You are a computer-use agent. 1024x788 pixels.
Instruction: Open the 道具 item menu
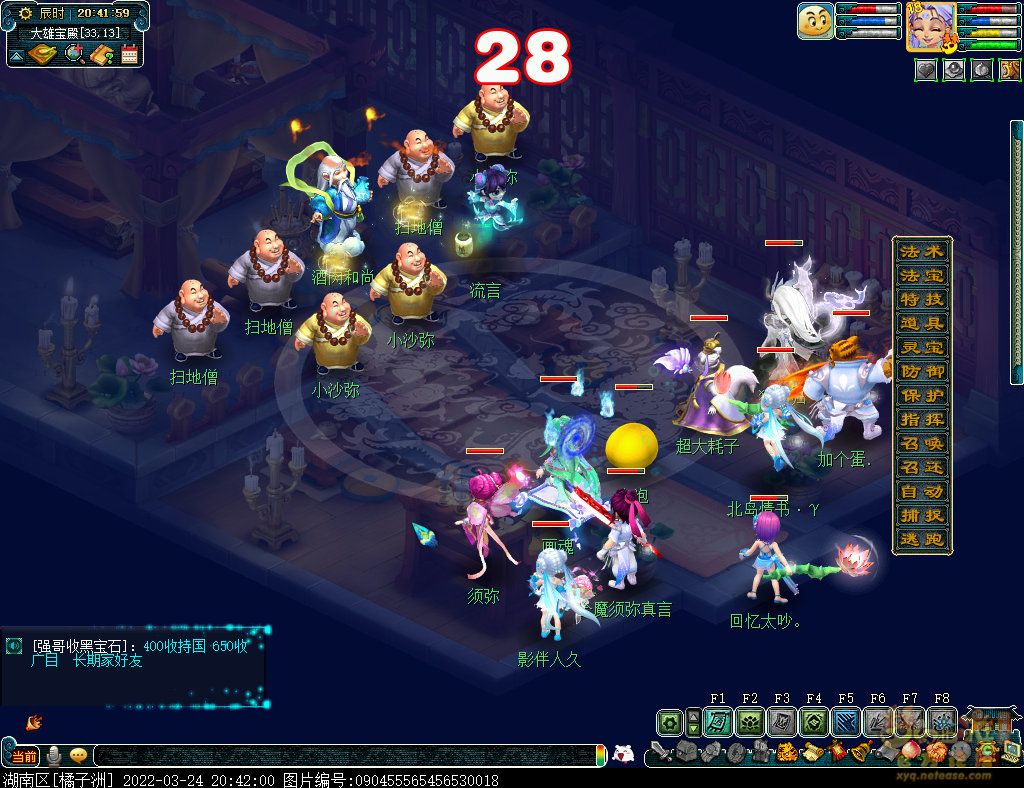click(921, 323)
